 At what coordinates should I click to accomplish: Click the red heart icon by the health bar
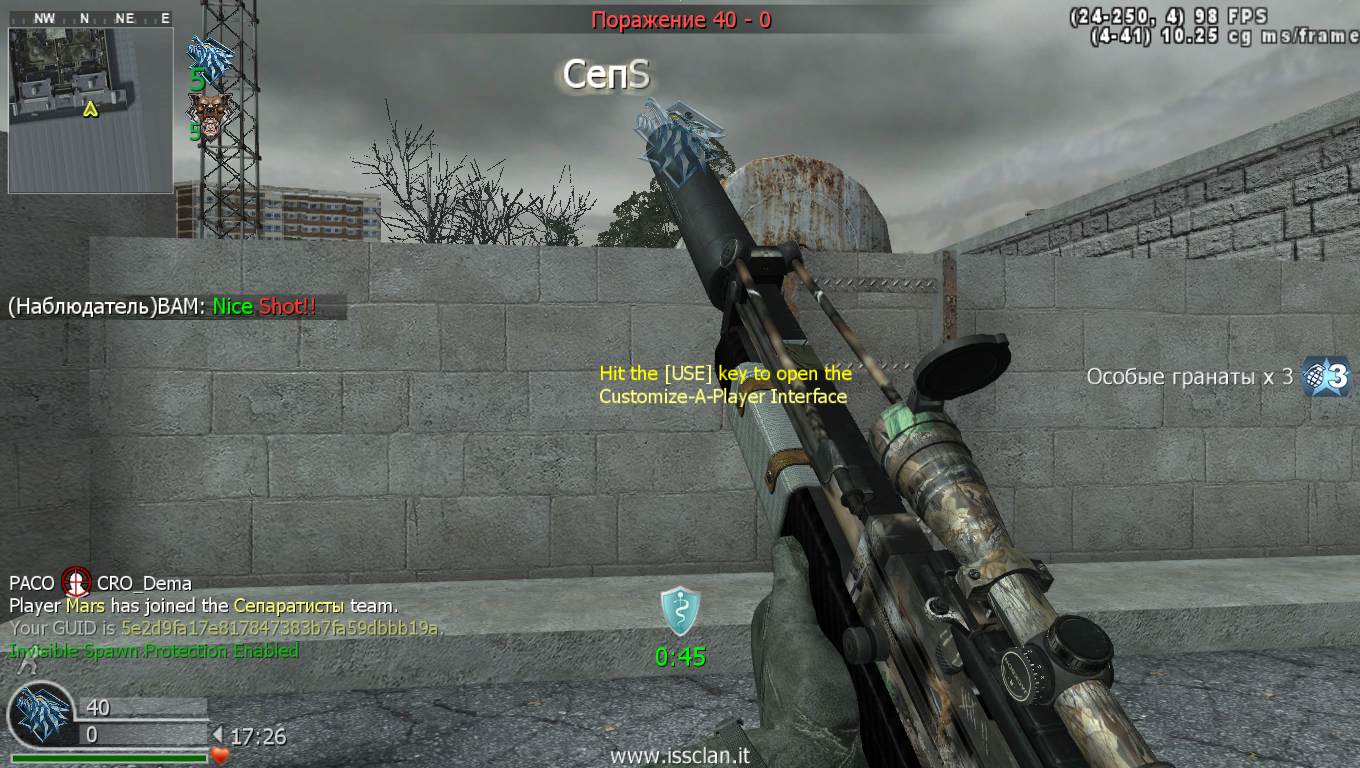click(x=220, y=756)
